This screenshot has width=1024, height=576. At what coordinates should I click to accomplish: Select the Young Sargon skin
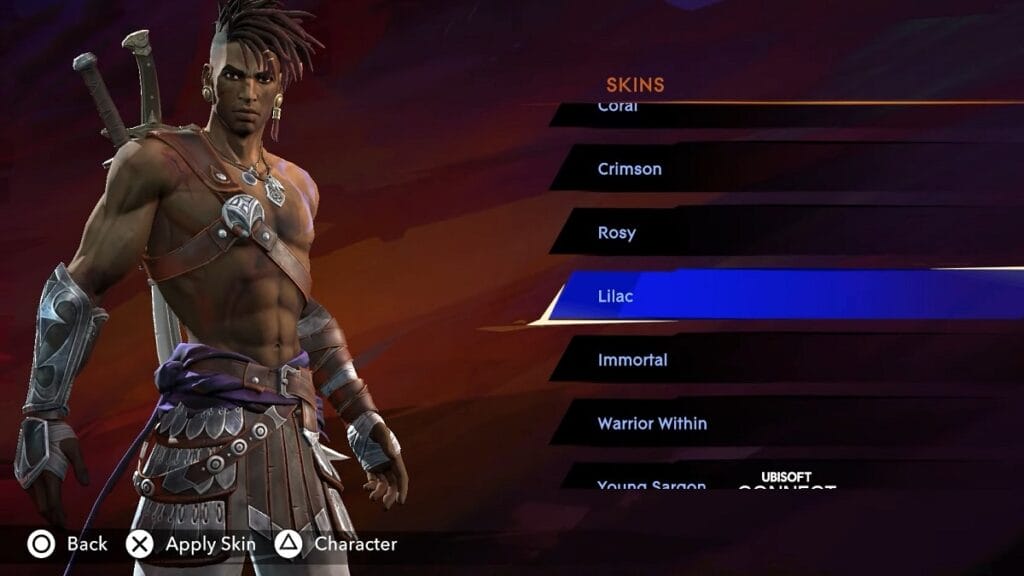point(651,484)
